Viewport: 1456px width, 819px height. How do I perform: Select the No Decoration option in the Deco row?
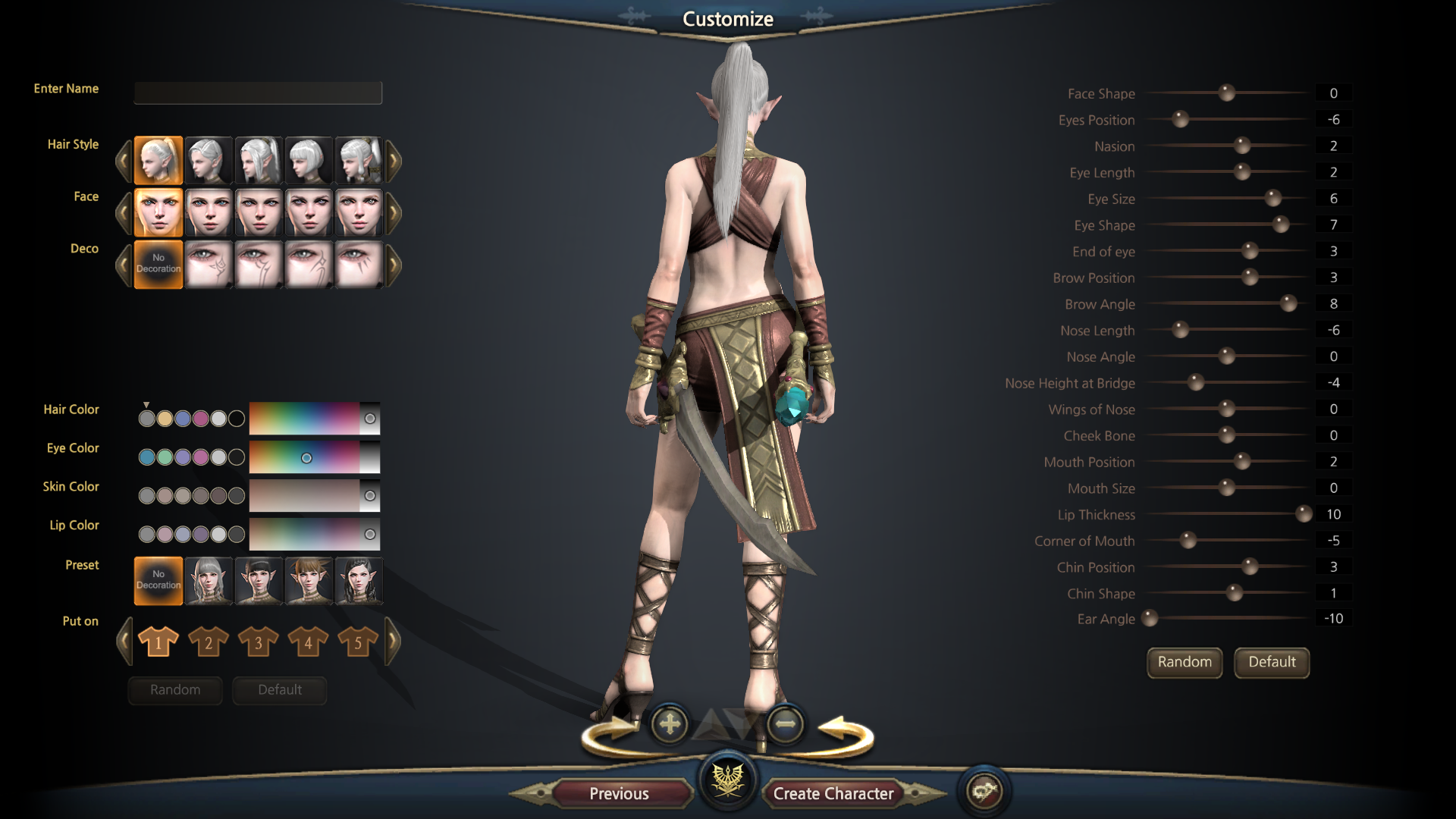[158, 265]
